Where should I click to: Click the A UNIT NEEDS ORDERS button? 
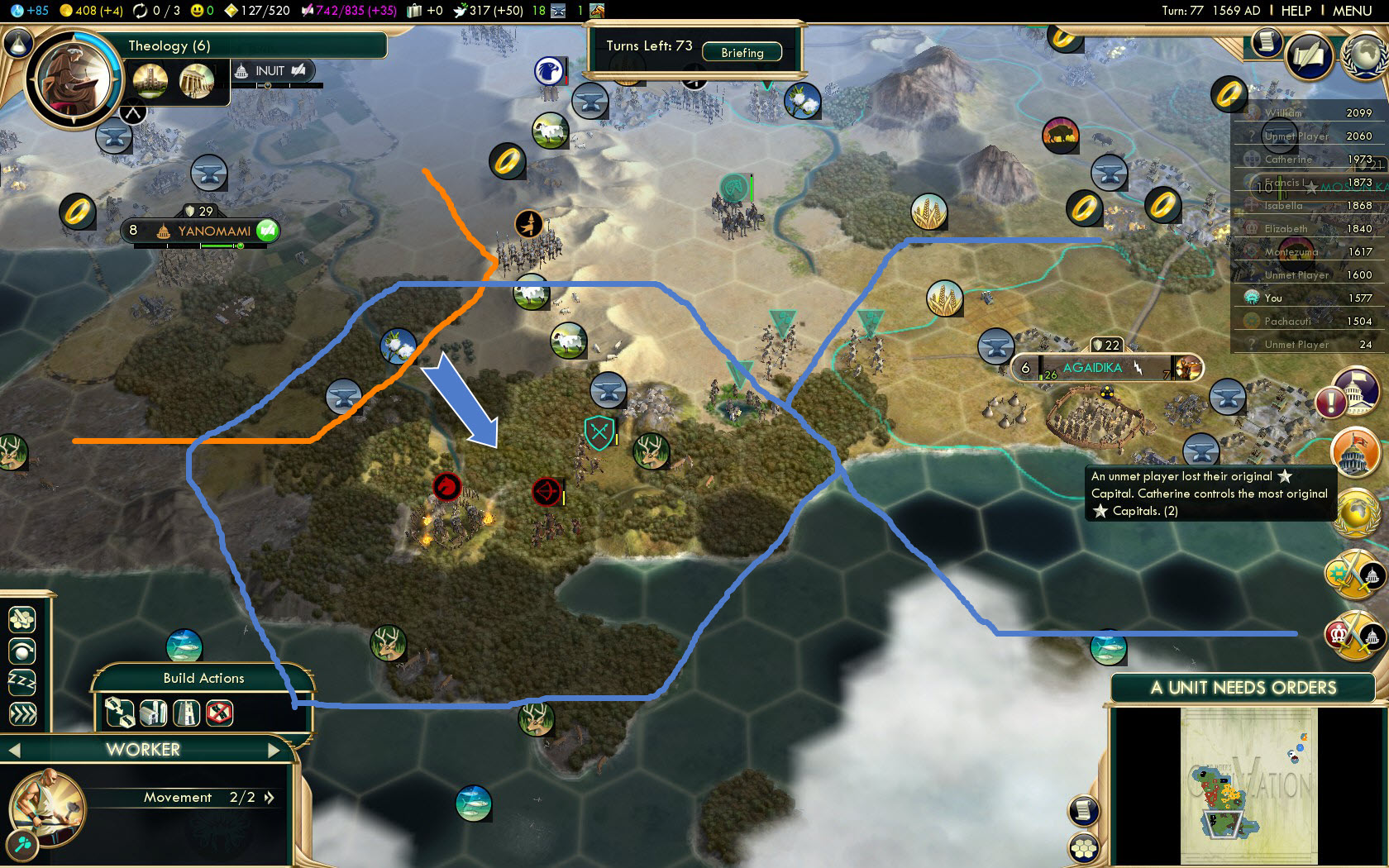(1243, 688)
